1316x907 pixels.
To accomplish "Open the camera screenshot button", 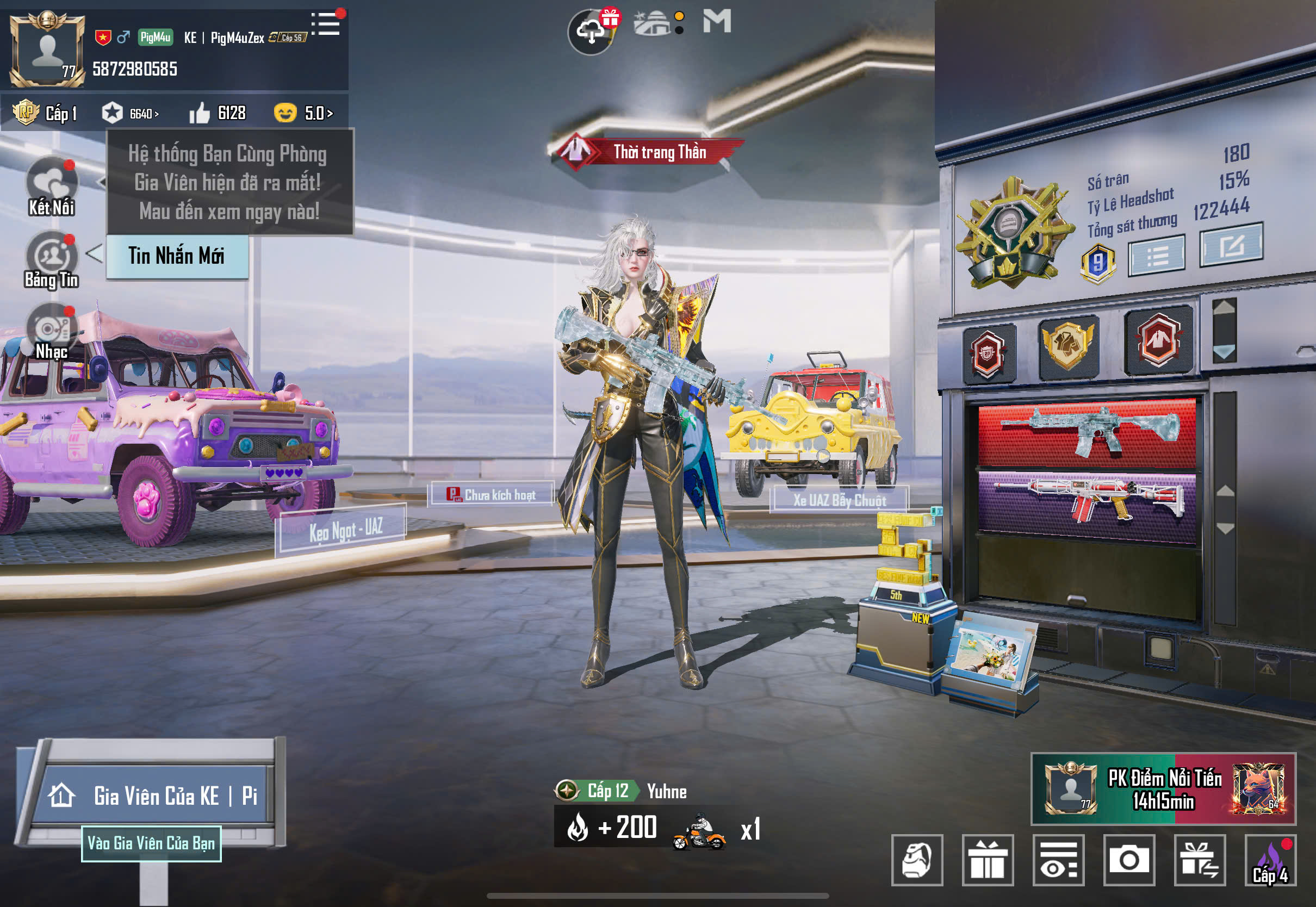I will pyautogui.click(x=1128, y=860).
